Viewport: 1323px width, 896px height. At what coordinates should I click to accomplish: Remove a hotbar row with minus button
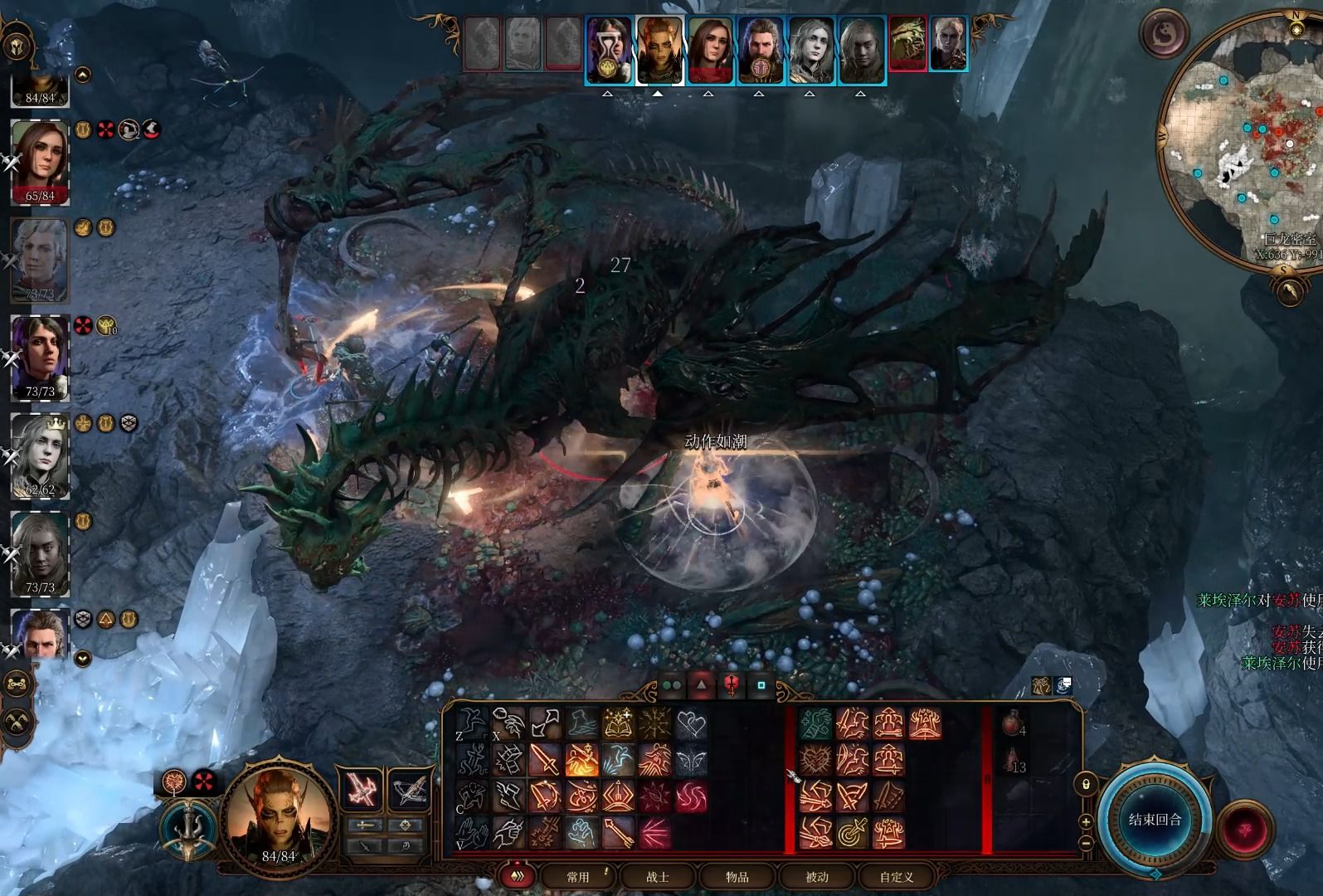pyautogui.click(x=1086, y=844)
